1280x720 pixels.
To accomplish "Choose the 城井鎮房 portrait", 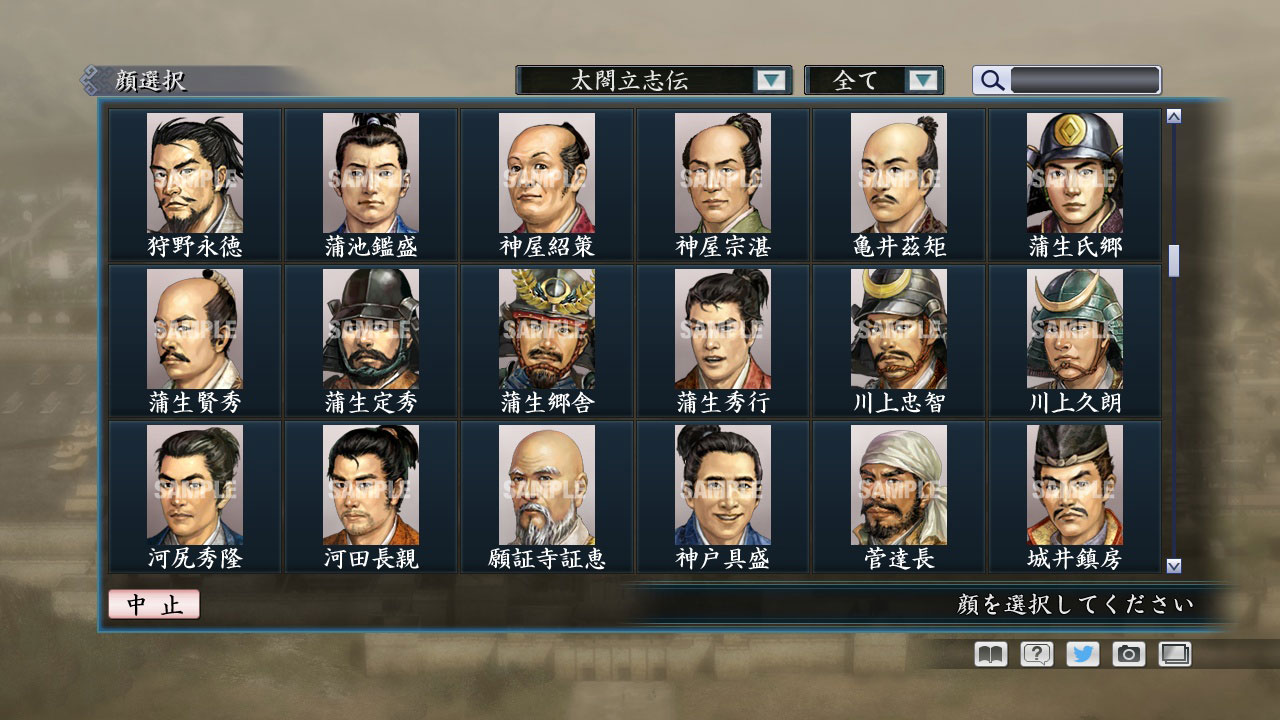I will 1076,485.
